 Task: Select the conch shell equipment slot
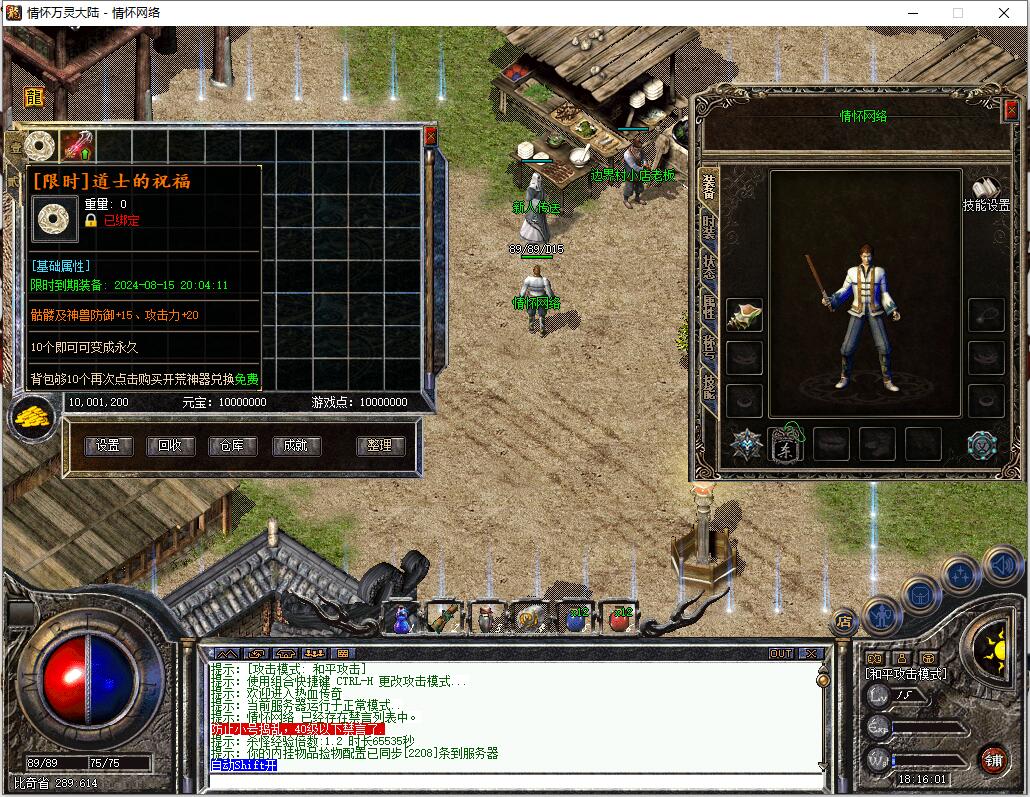pyautogui.click(x=744, y=316)
